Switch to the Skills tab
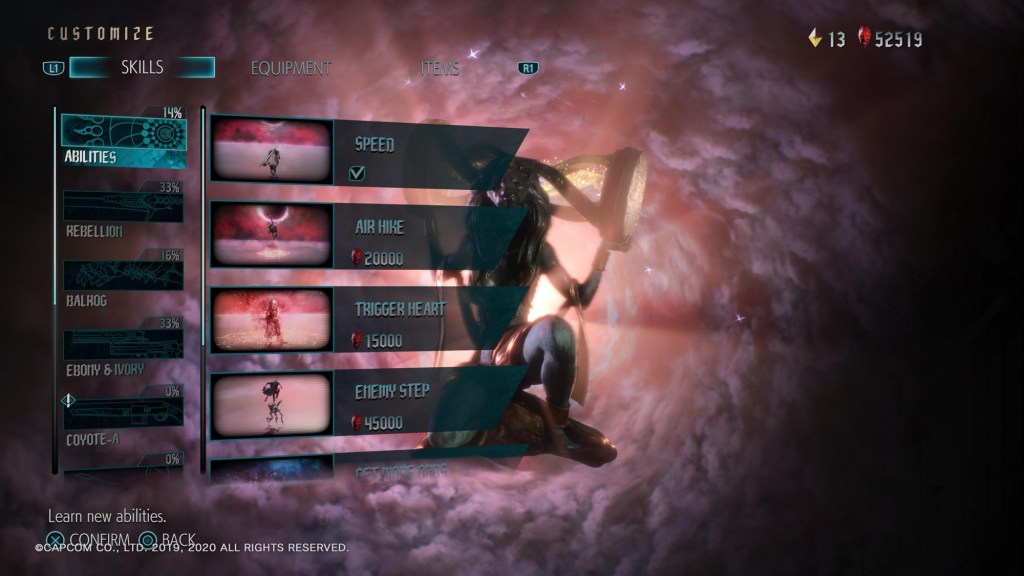Screen dimensions: 1024x576 click(142, 68)
